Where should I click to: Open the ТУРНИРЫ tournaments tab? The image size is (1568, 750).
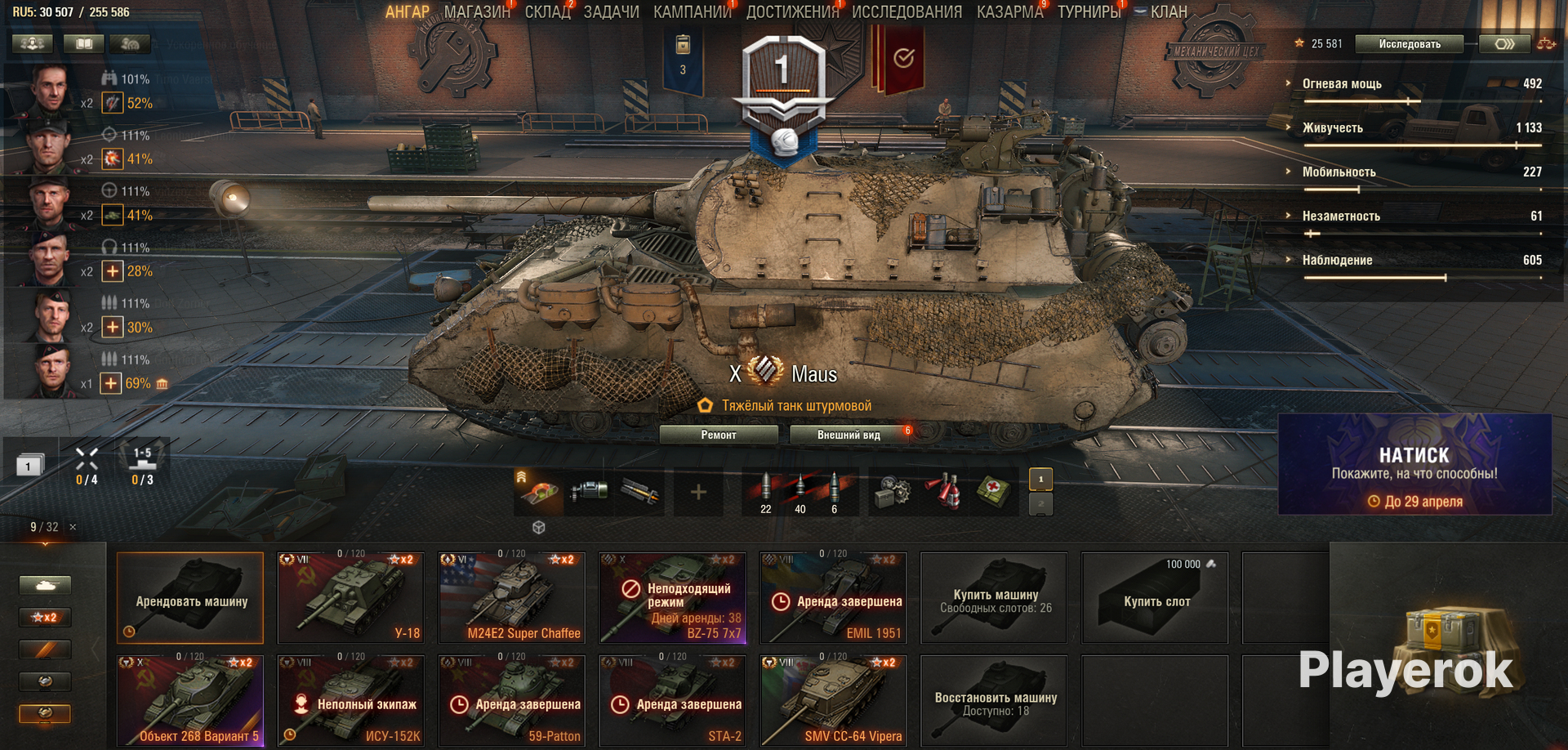pos(1089,12)
